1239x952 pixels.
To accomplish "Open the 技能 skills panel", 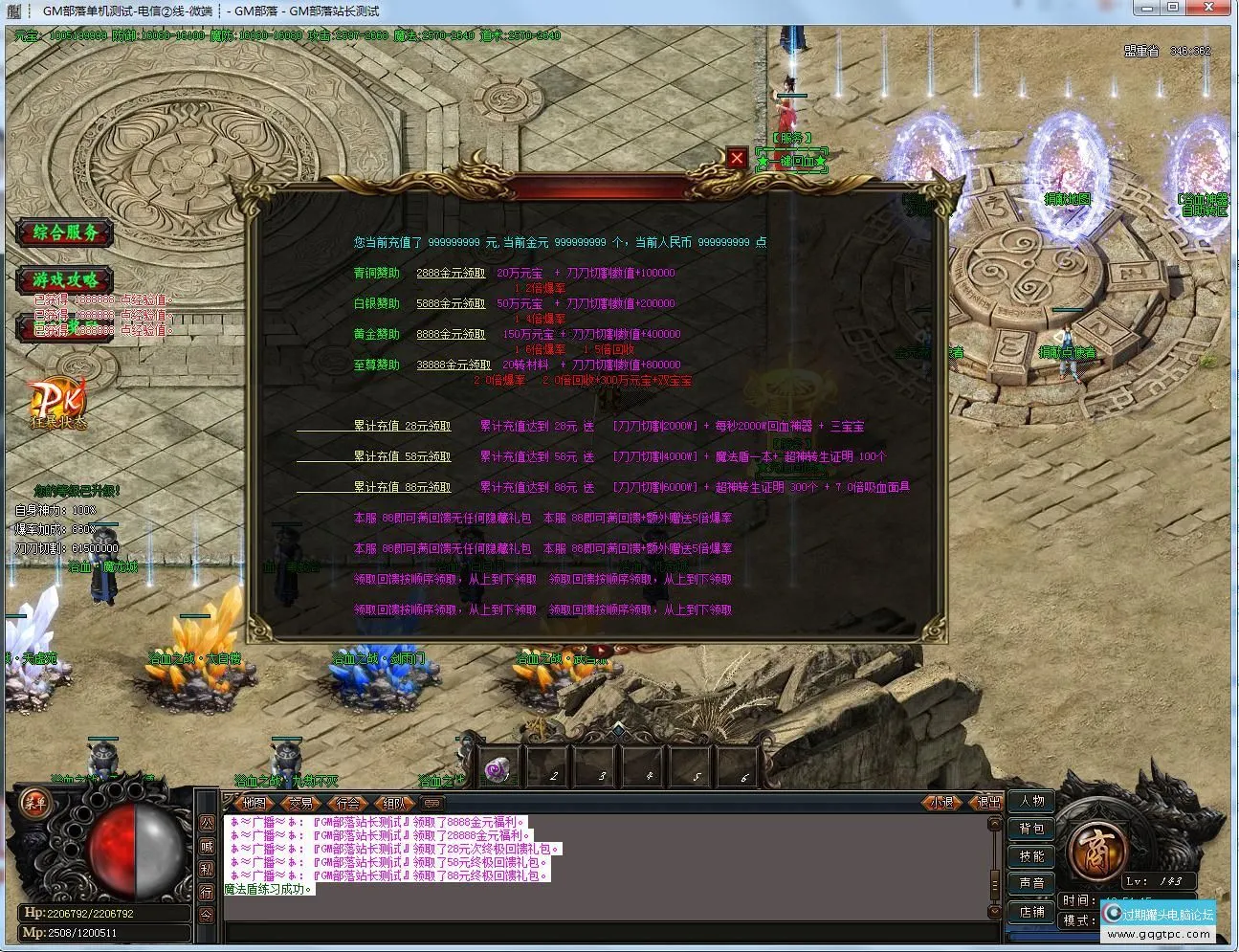I will pyautogui.click(x=1031, y=856).
